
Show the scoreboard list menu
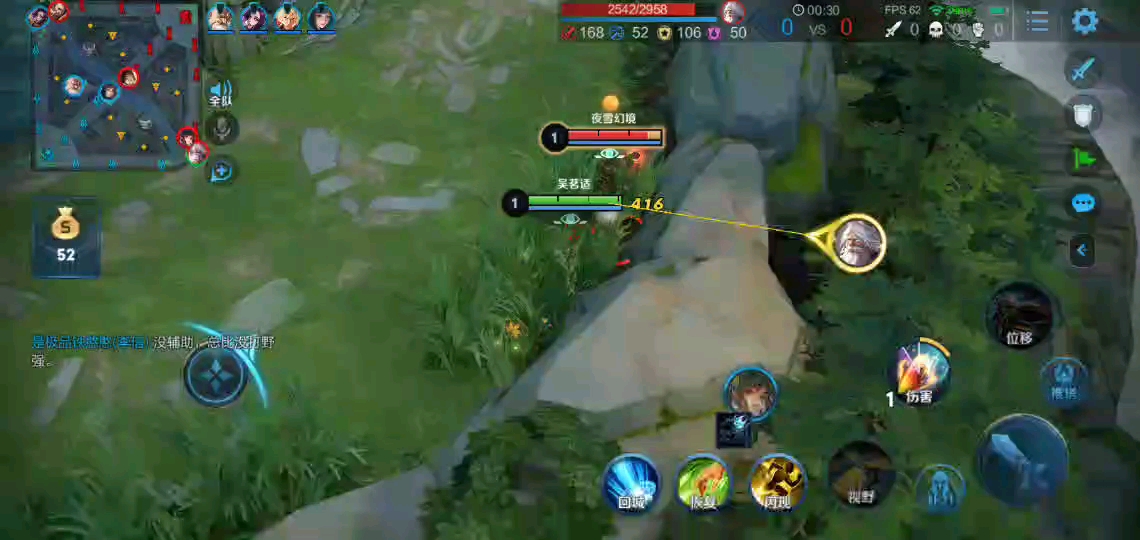tap(1038, 21)
